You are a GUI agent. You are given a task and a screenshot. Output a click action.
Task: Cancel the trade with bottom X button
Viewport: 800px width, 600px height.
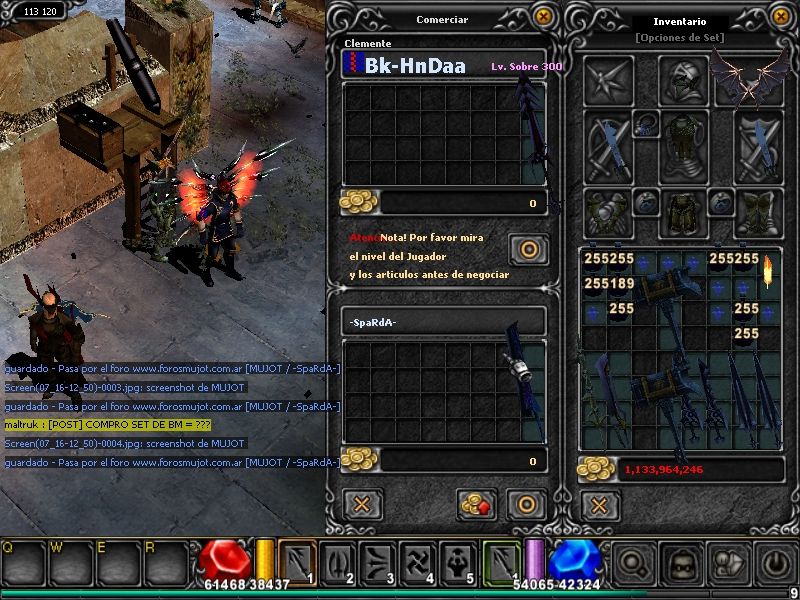[x=362, y=504]
